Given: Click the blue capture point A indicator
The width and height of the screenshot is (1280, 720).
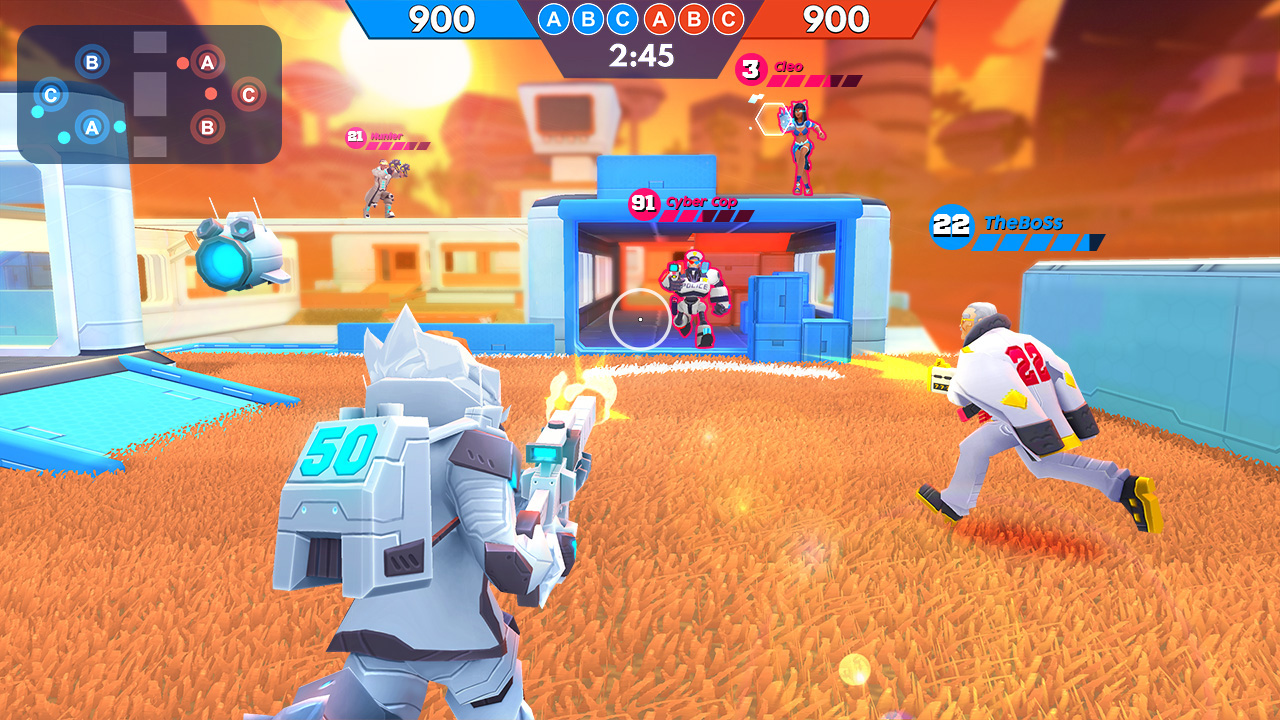Looking at the screenshot, I should 554,18.
